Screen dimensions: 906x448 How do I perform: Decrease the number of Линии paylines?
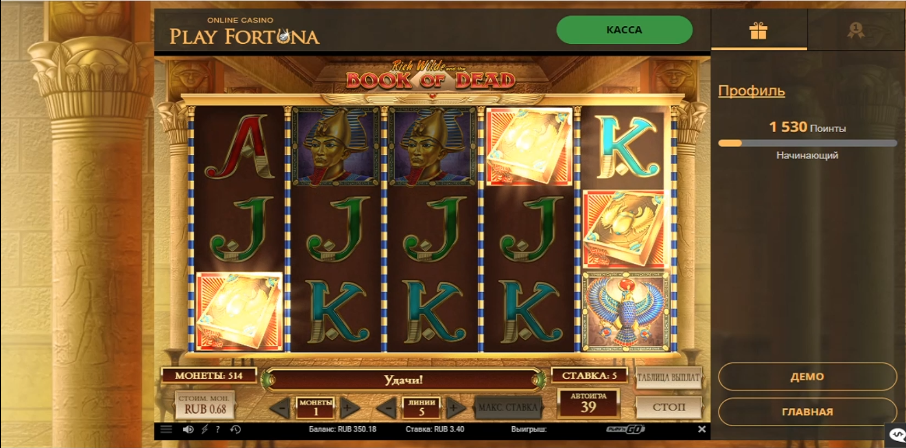[387, 408]
